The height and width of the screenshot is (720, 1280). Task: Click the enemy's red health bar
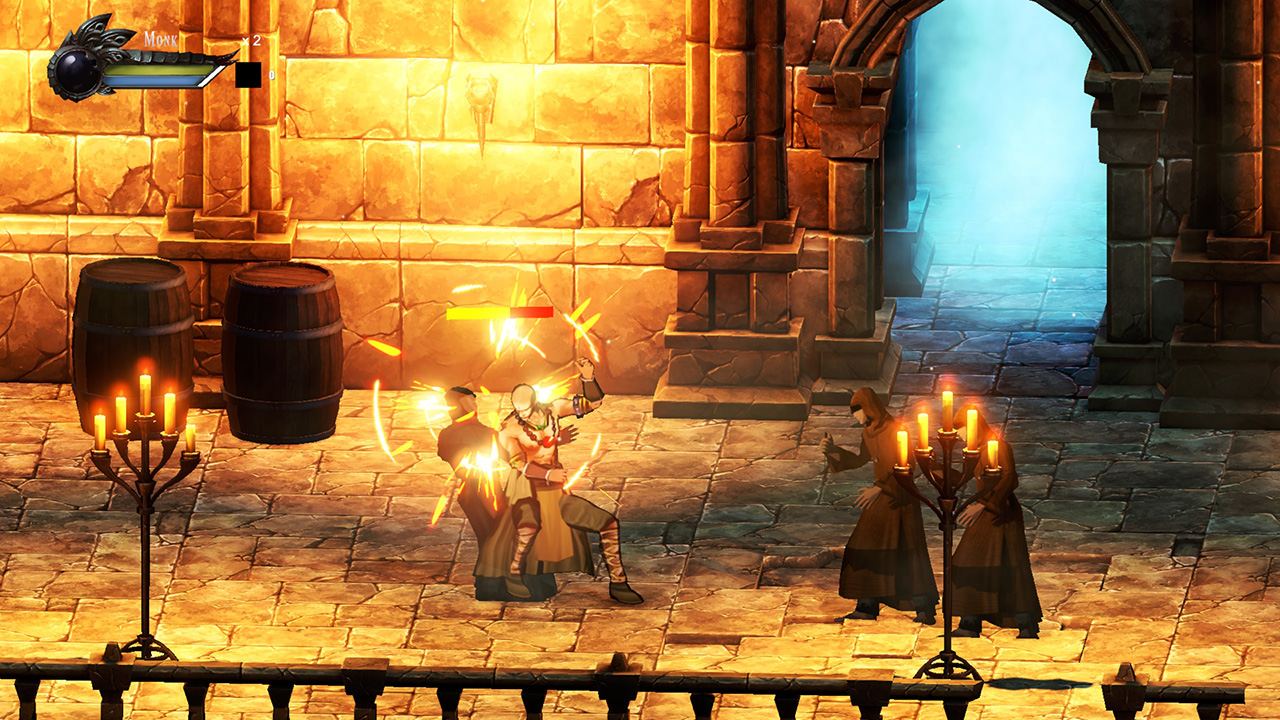(x=530, y=311)
